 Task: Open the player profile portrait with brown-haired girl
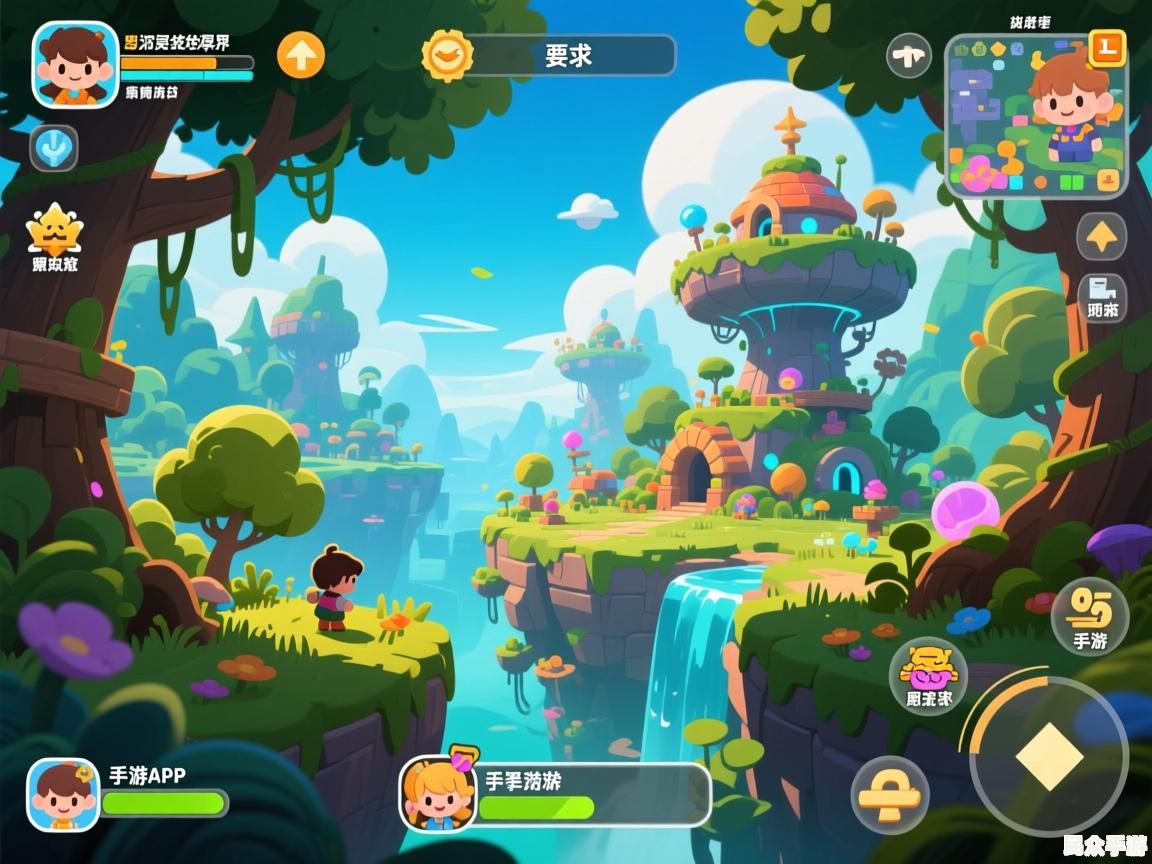75,64
